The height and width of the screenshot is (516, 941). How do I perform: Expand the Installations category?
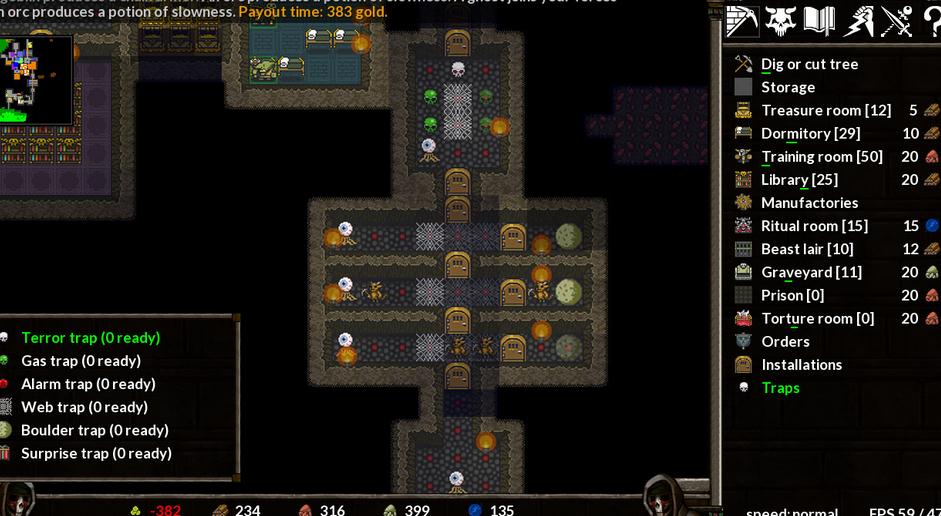(x=801, y=365)
